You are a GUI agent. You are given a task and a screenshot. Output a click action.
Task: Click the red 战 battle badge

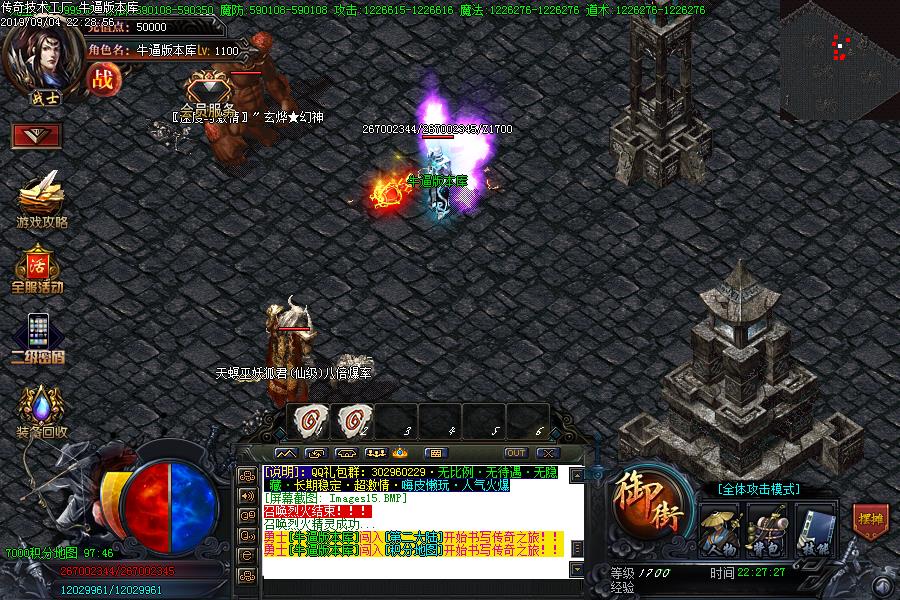(x=102, y=79)
